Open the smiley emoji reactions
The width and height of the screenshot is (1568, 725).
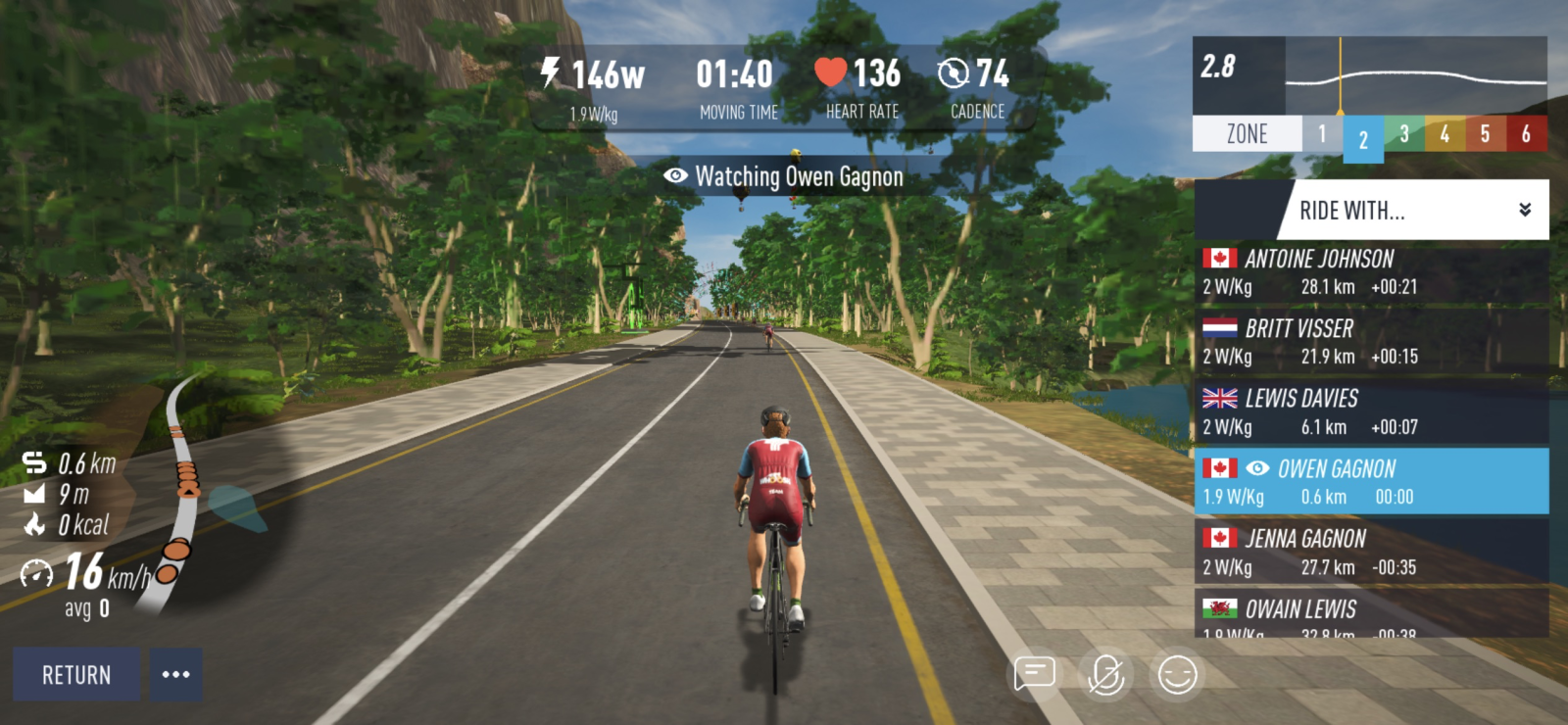tap(1177, 675)
